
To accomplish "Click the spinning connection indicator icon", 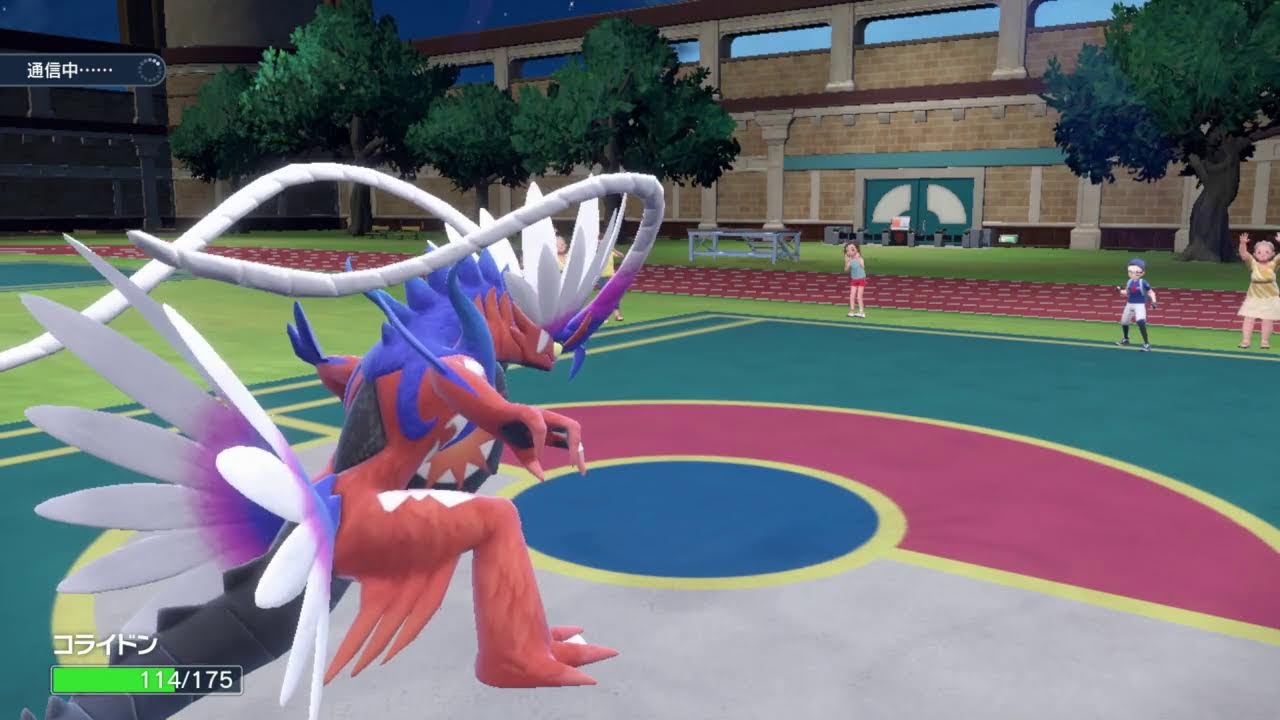I will [x=150, y=70].
